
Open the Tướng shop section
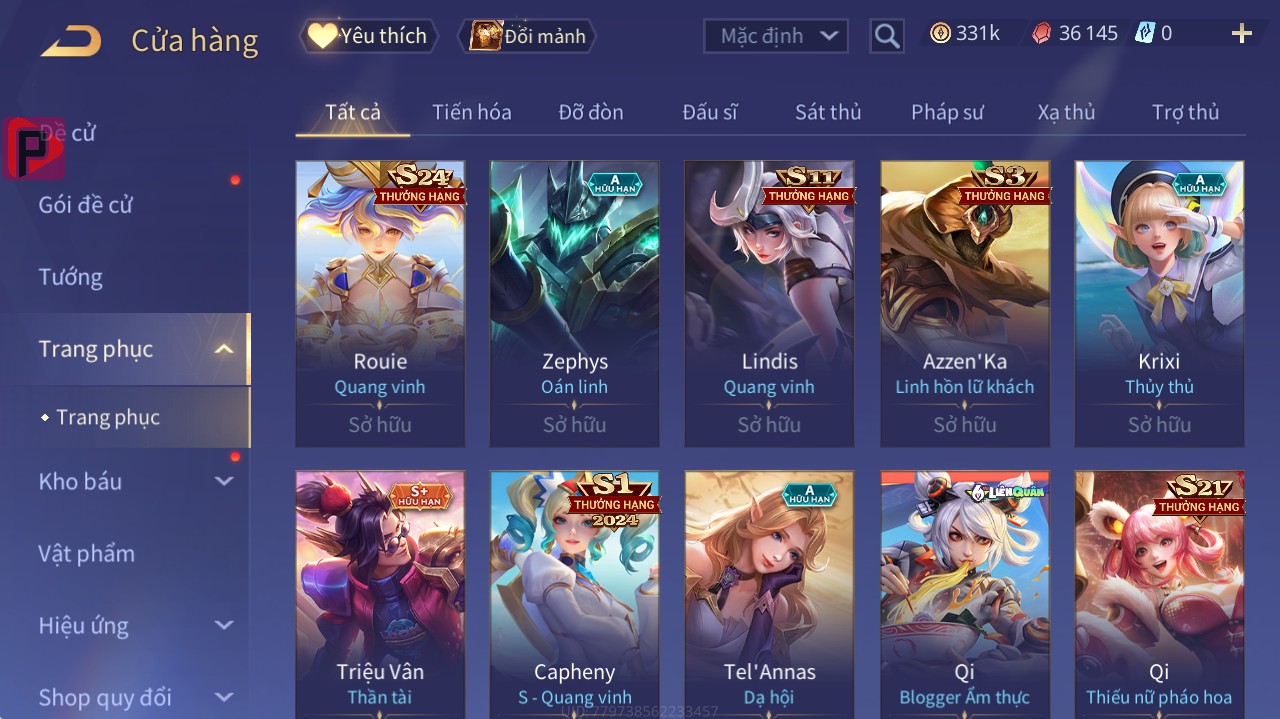(71, 277)
